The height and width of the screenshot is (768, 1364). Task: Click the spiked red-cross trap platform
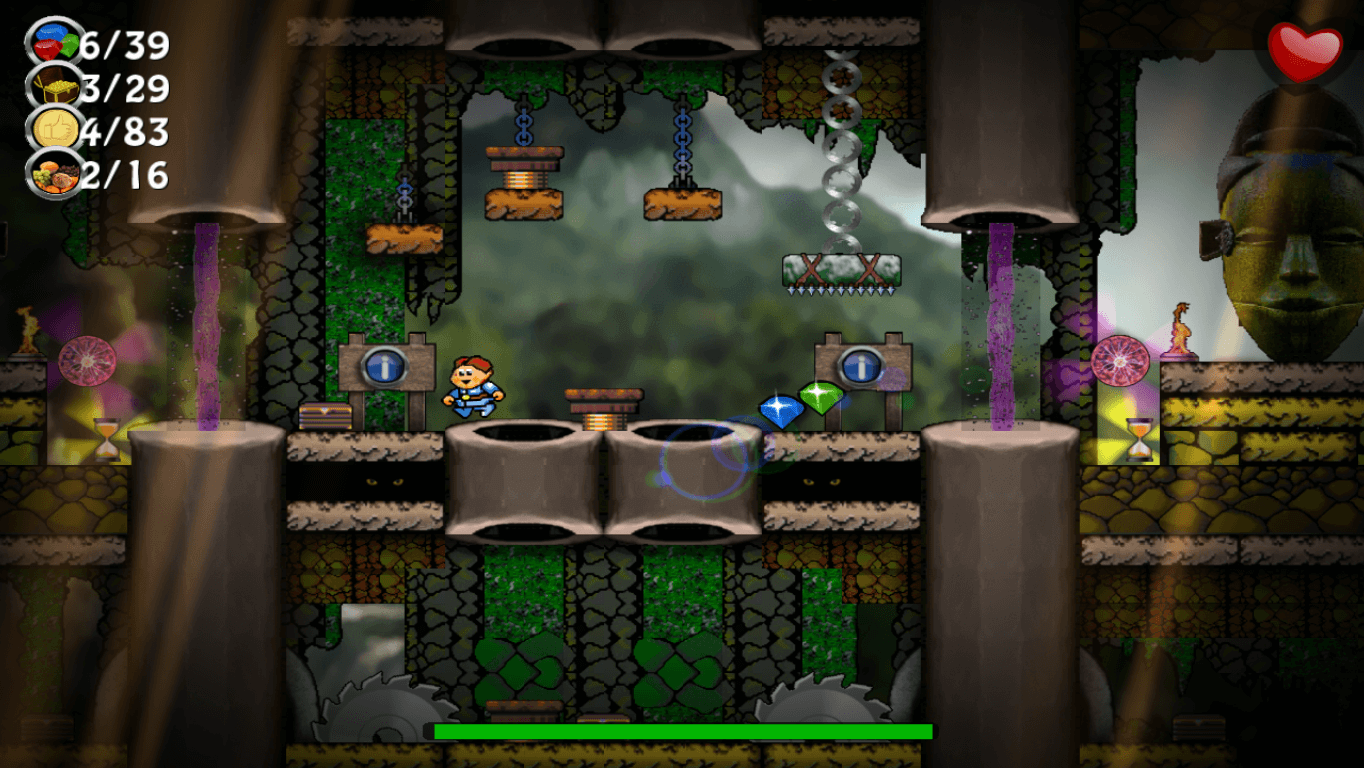840,272
